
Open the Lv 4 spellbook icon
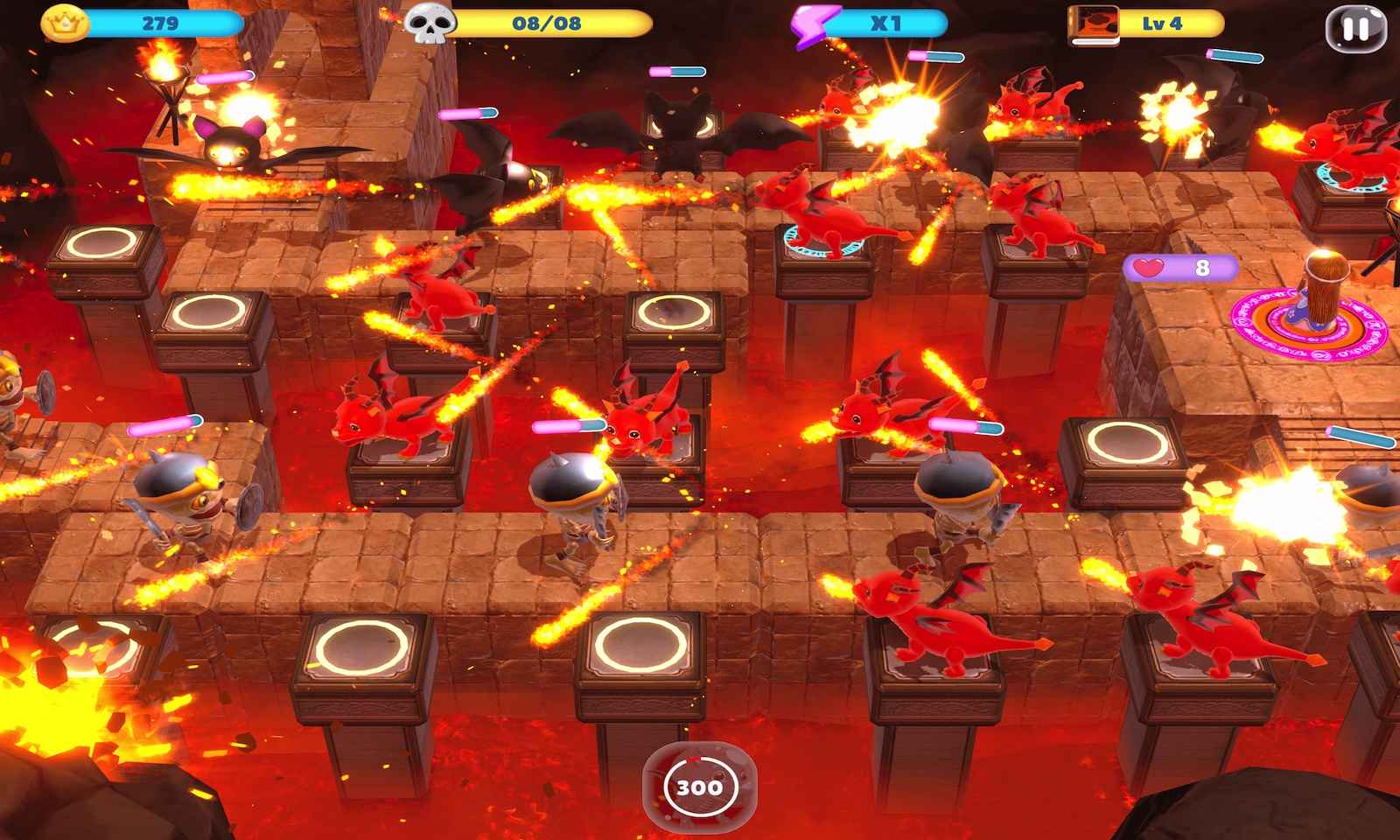[1094, 24]
